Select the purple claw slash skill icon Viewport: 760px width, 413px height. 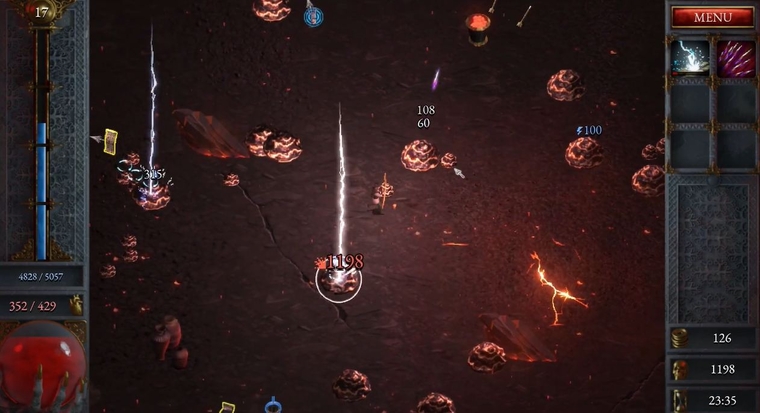coord(735,56)
